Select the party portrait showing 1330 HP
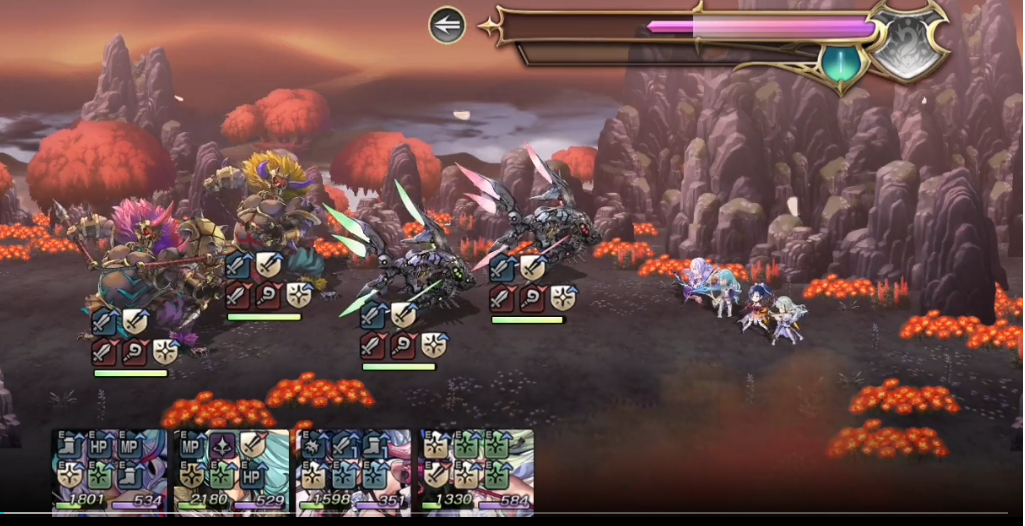This screenshot has height=526, width=1025. click(x=476, y=471)
